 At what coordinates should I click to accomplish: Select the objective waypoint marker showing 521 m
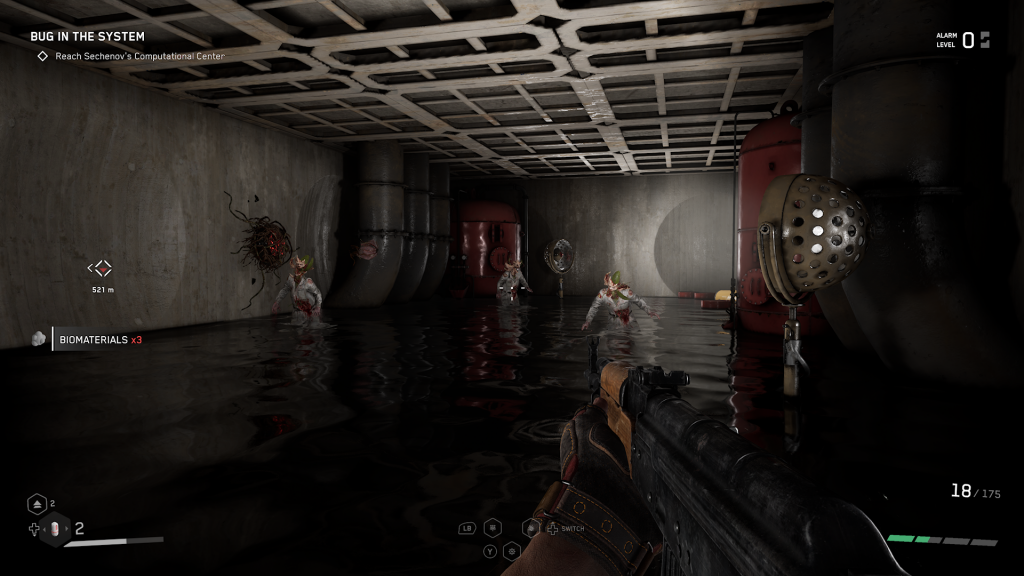pos(100,268)
